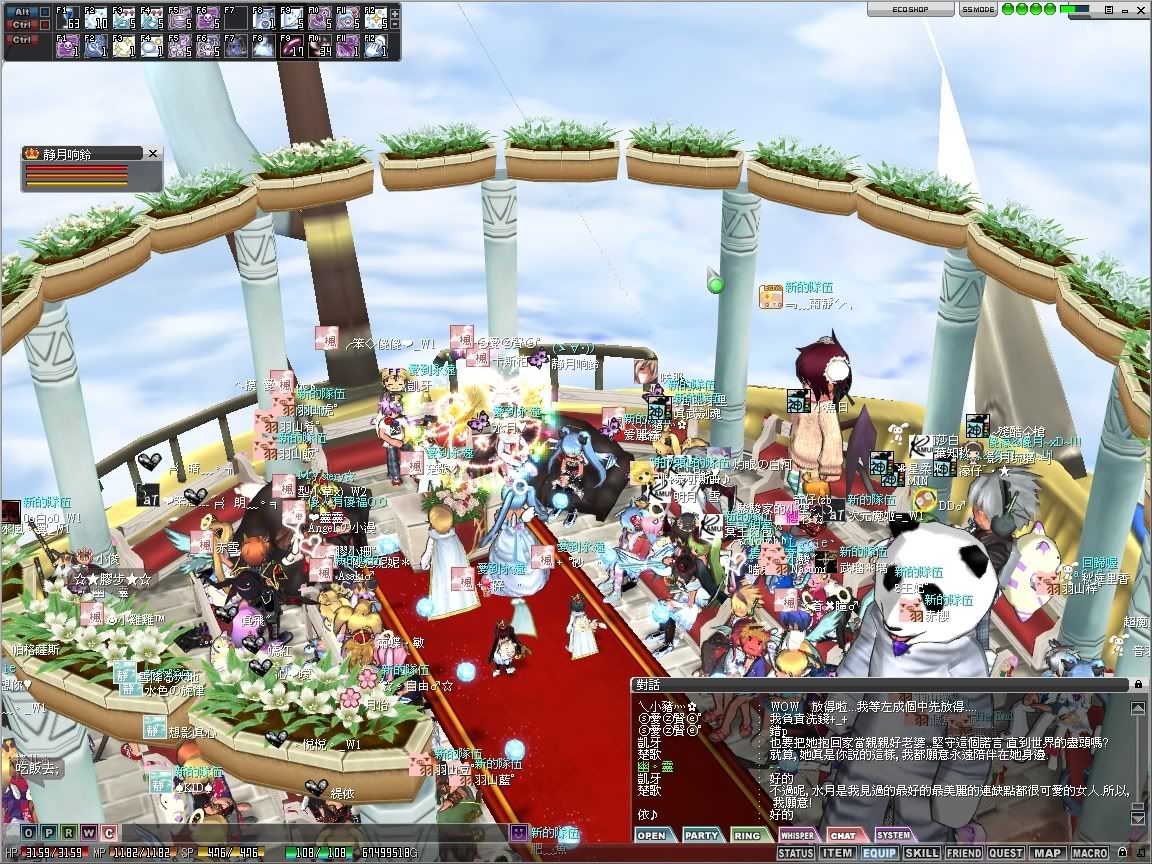Select the OPEN chat tab
The width and height of the screenshot is (1152, 864).
652,835
